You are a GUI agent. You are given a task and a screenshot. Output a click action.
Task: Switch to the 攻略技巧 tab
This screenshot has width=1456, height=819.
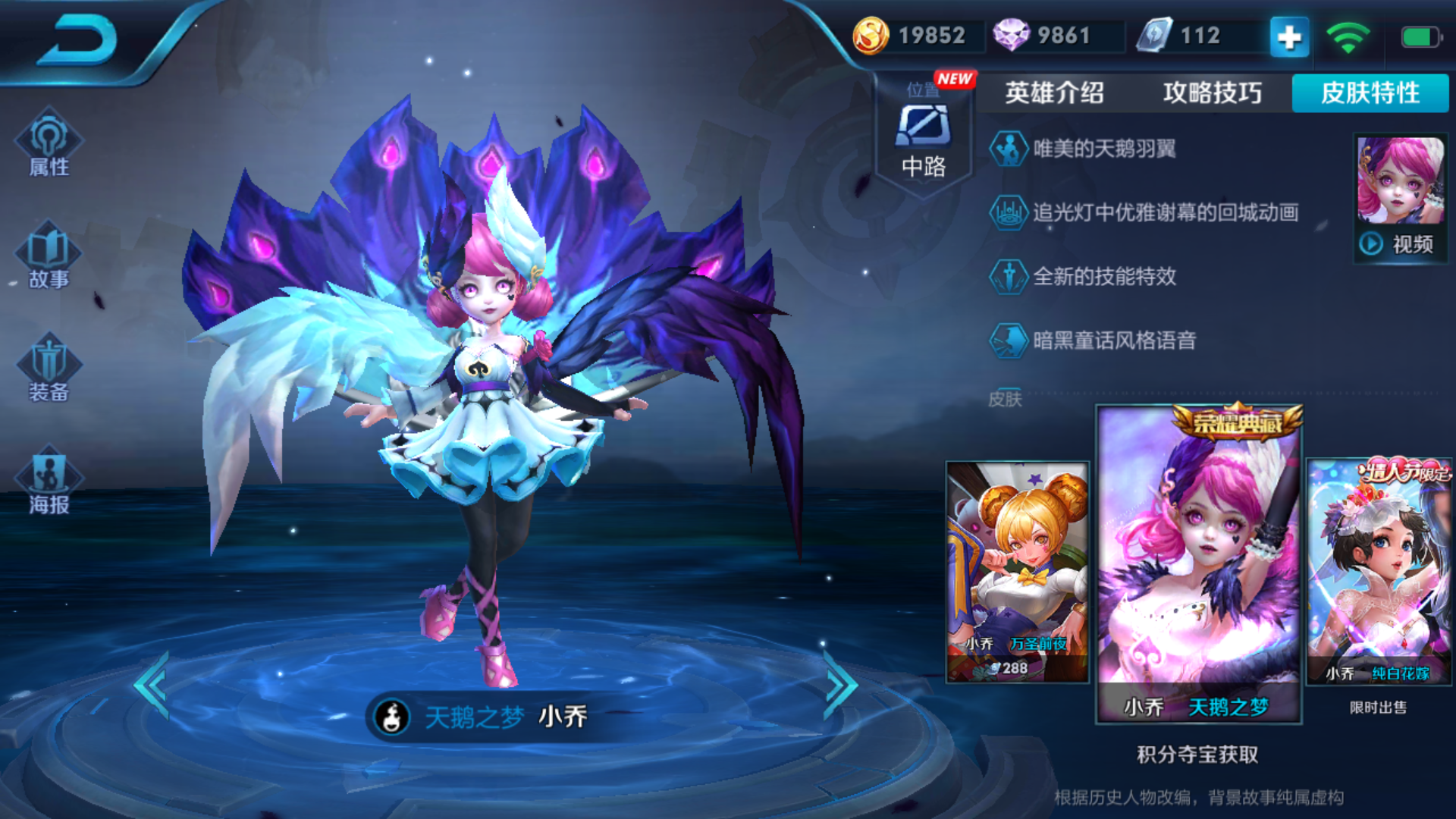[1212, 93]
